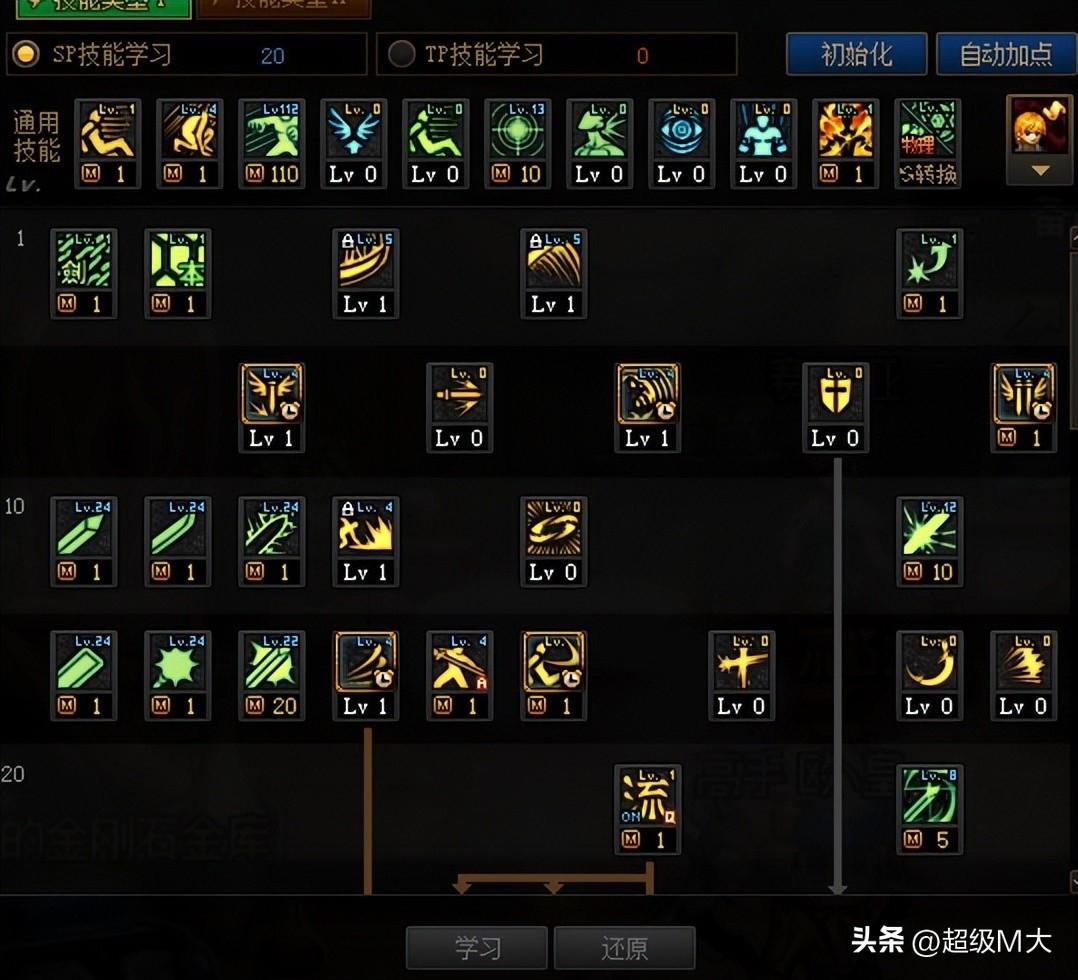The width and height of the screenshot is (1078, 980).
Task: Click the fiery explosion skill icon
Action: (x=846, y=131)
